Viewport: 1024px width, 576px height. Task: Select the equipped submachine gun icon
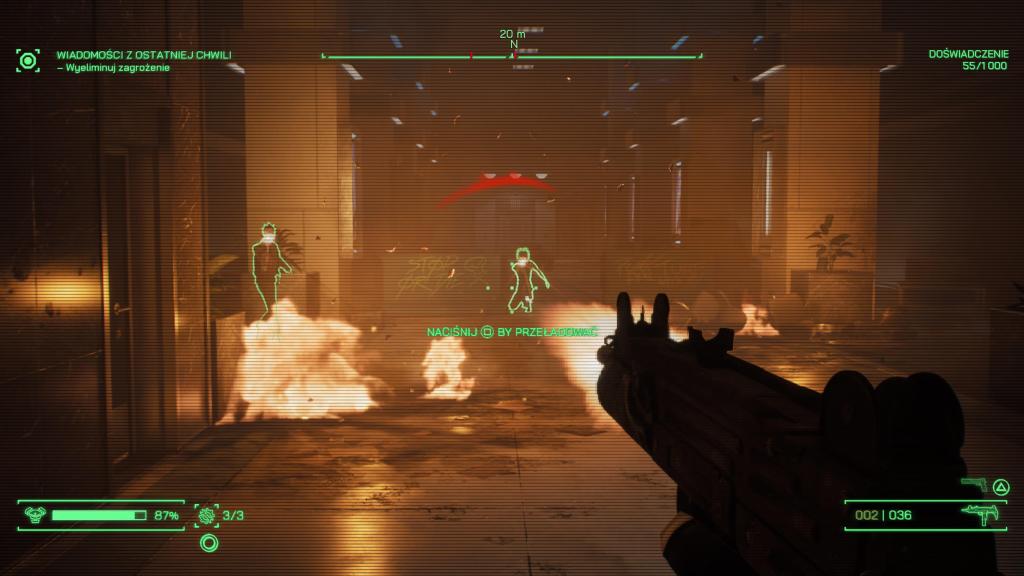coord(977,515)
